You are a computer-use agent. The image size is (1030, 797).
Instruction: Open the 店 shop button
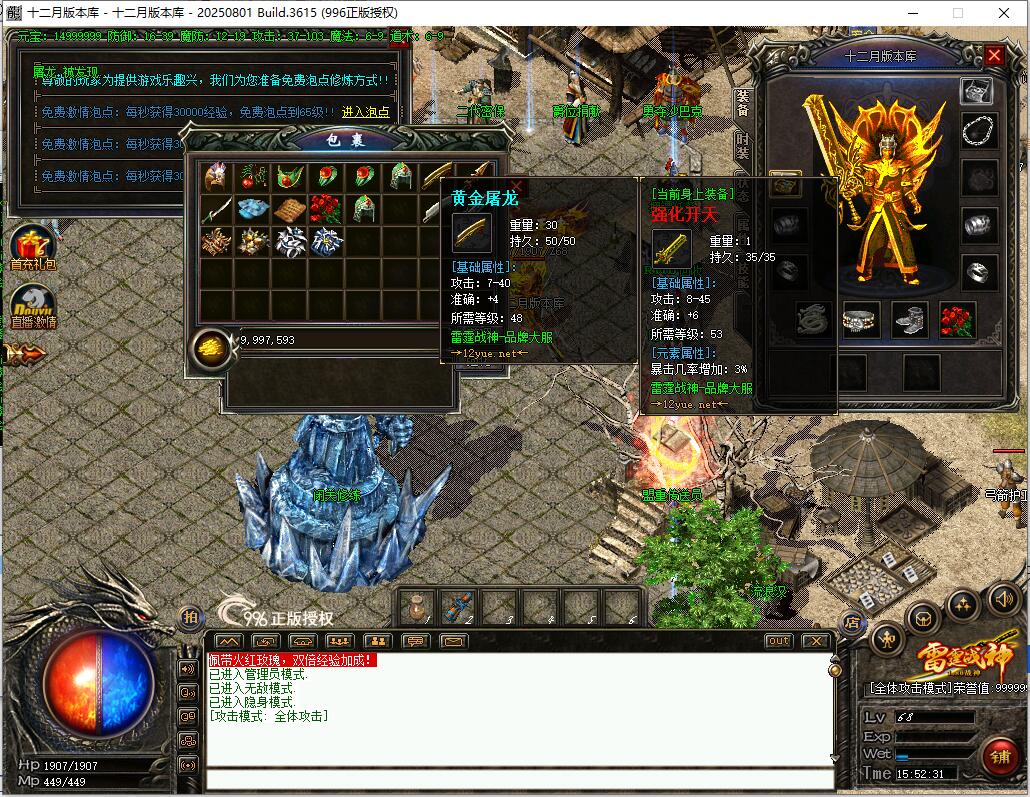click(x=852, y=622)
